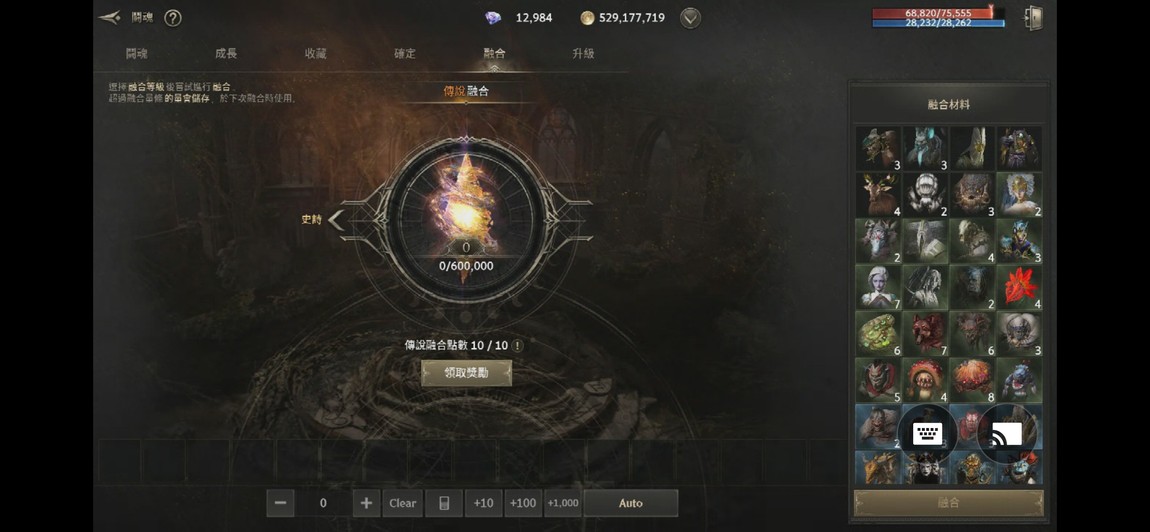This screenshot has width=1150, height=532.
Task: Open the question mark help
Action: coord(173,18)
